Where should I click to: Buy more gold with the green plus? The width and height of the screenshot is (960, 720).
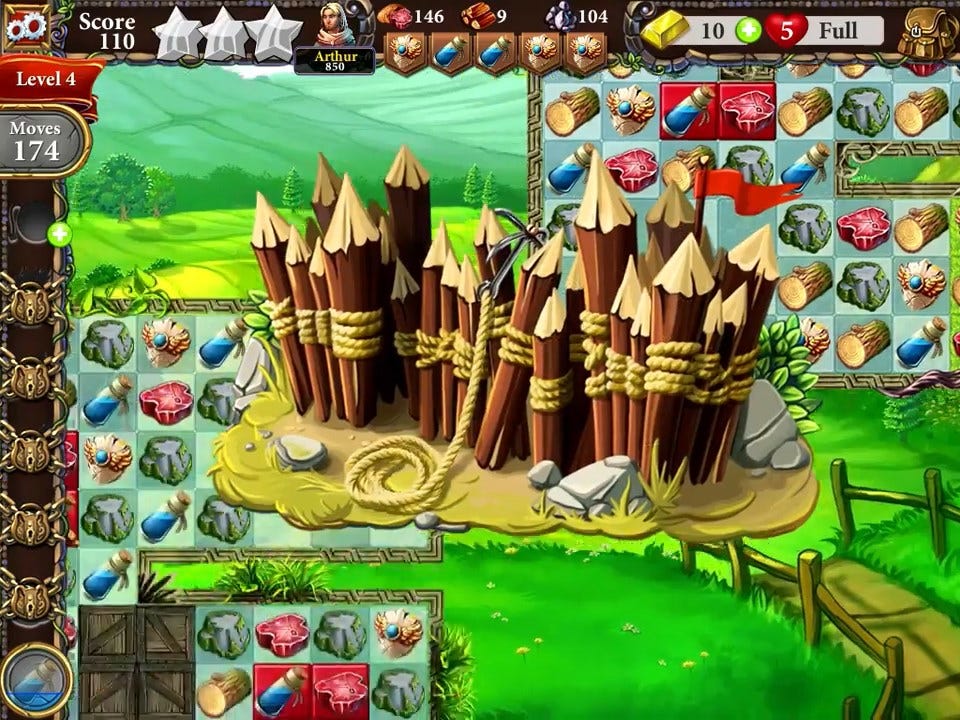(x=747, y=30)
